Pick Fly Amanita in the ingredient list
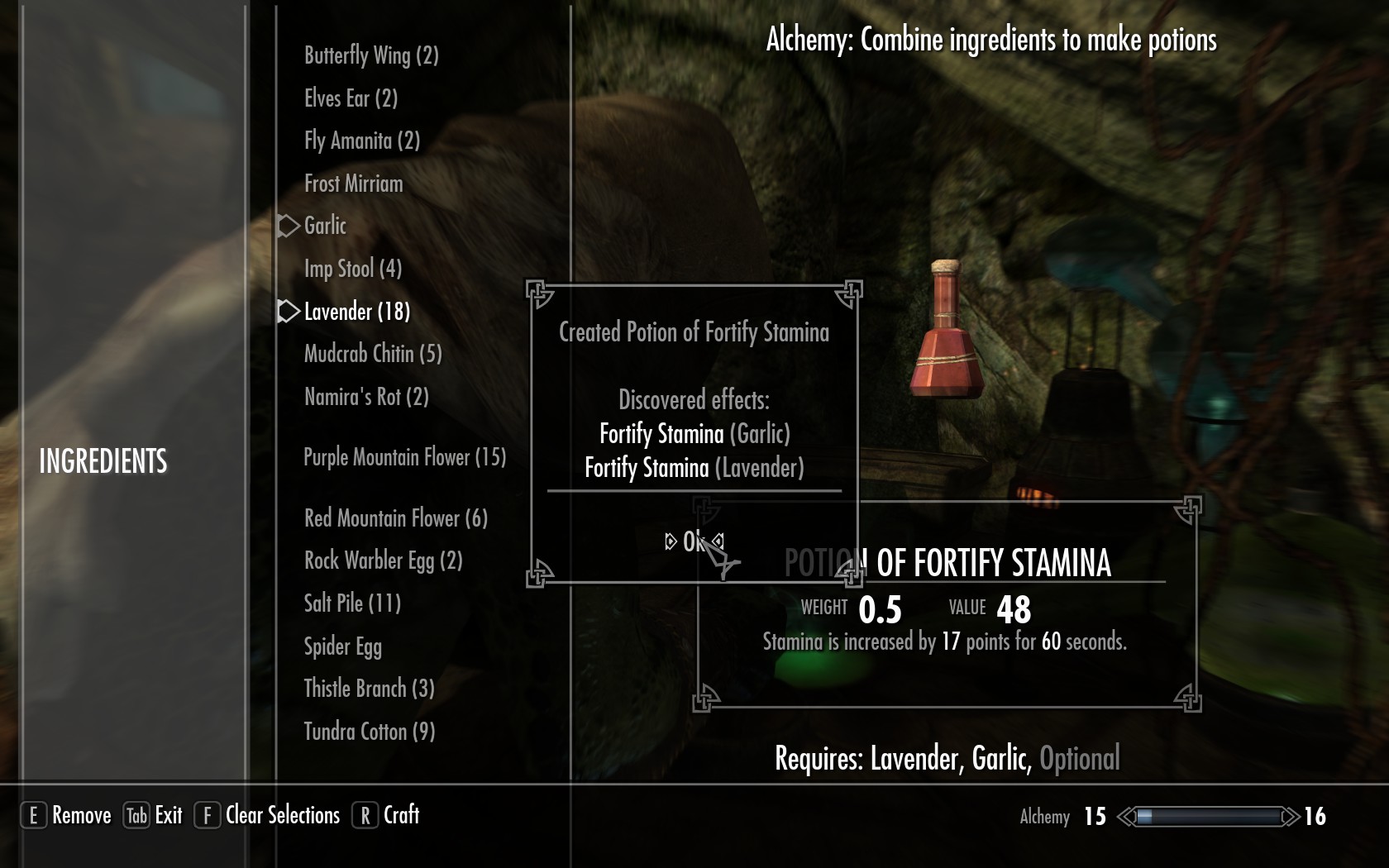 tap(362, 141)
